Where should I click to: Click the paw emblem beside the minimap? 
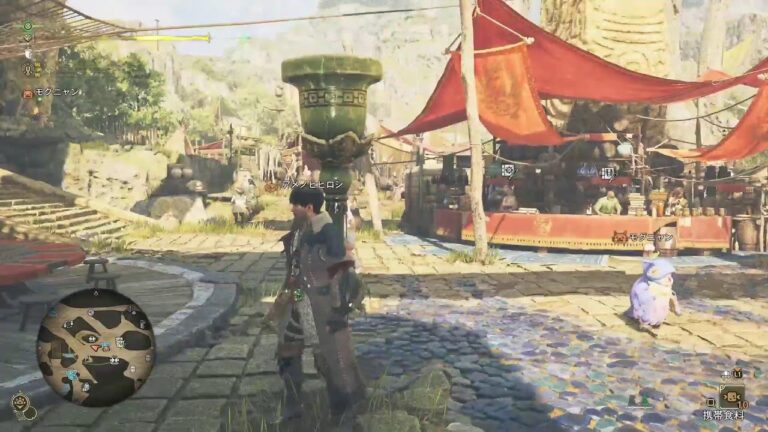click(x=20, y=403)
